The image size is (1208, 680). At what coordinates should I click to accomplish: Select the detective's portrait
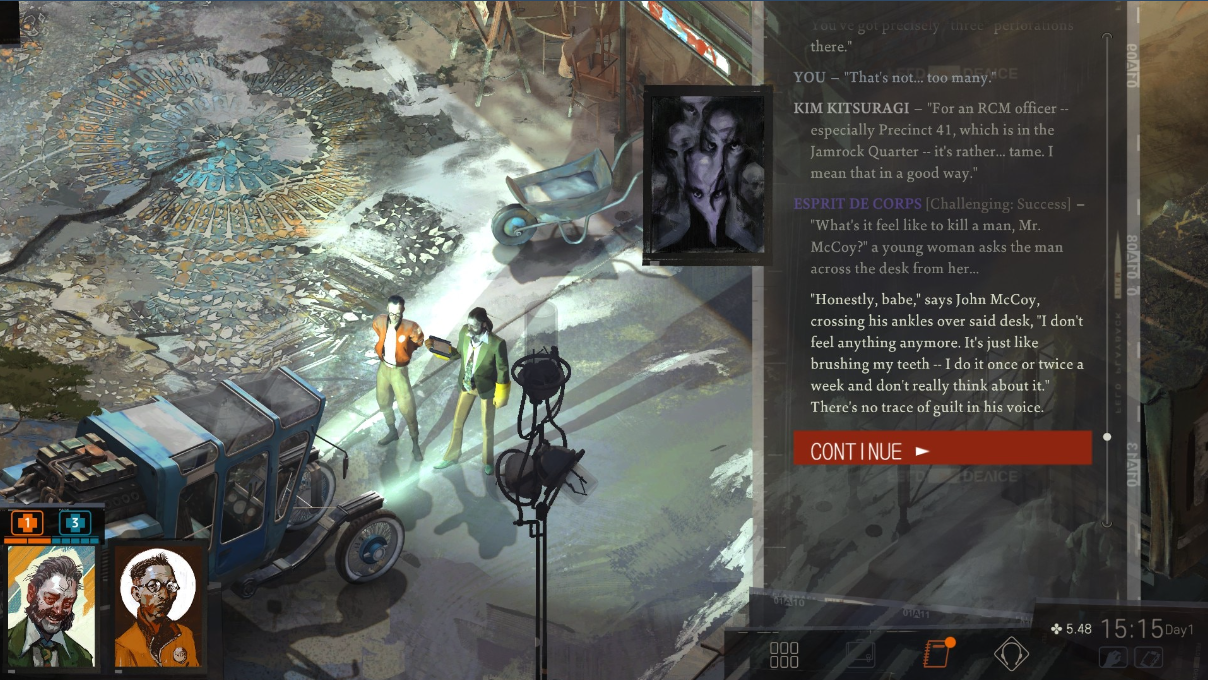52,607
